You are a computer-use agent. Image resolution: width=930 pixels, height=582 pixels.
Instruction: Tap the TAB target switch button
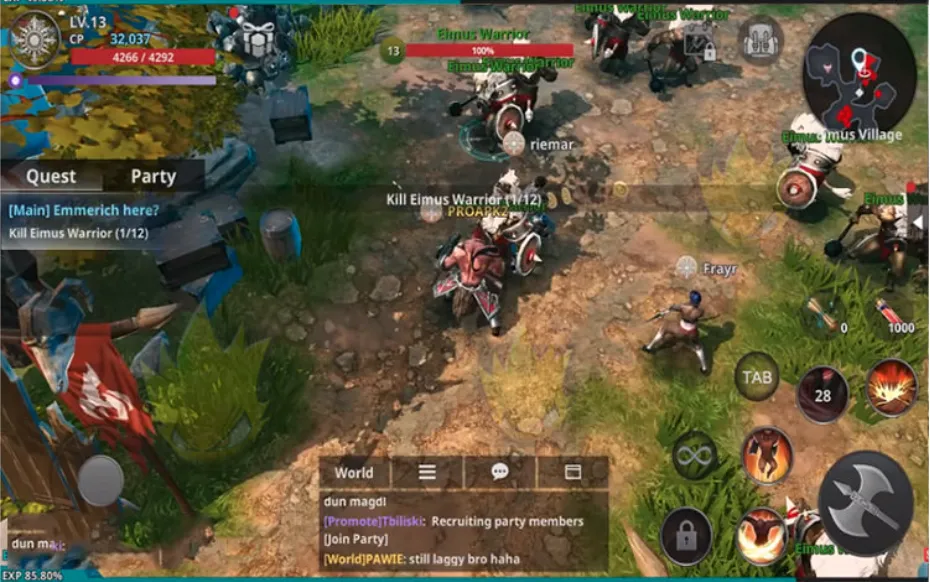click(757, 377)
